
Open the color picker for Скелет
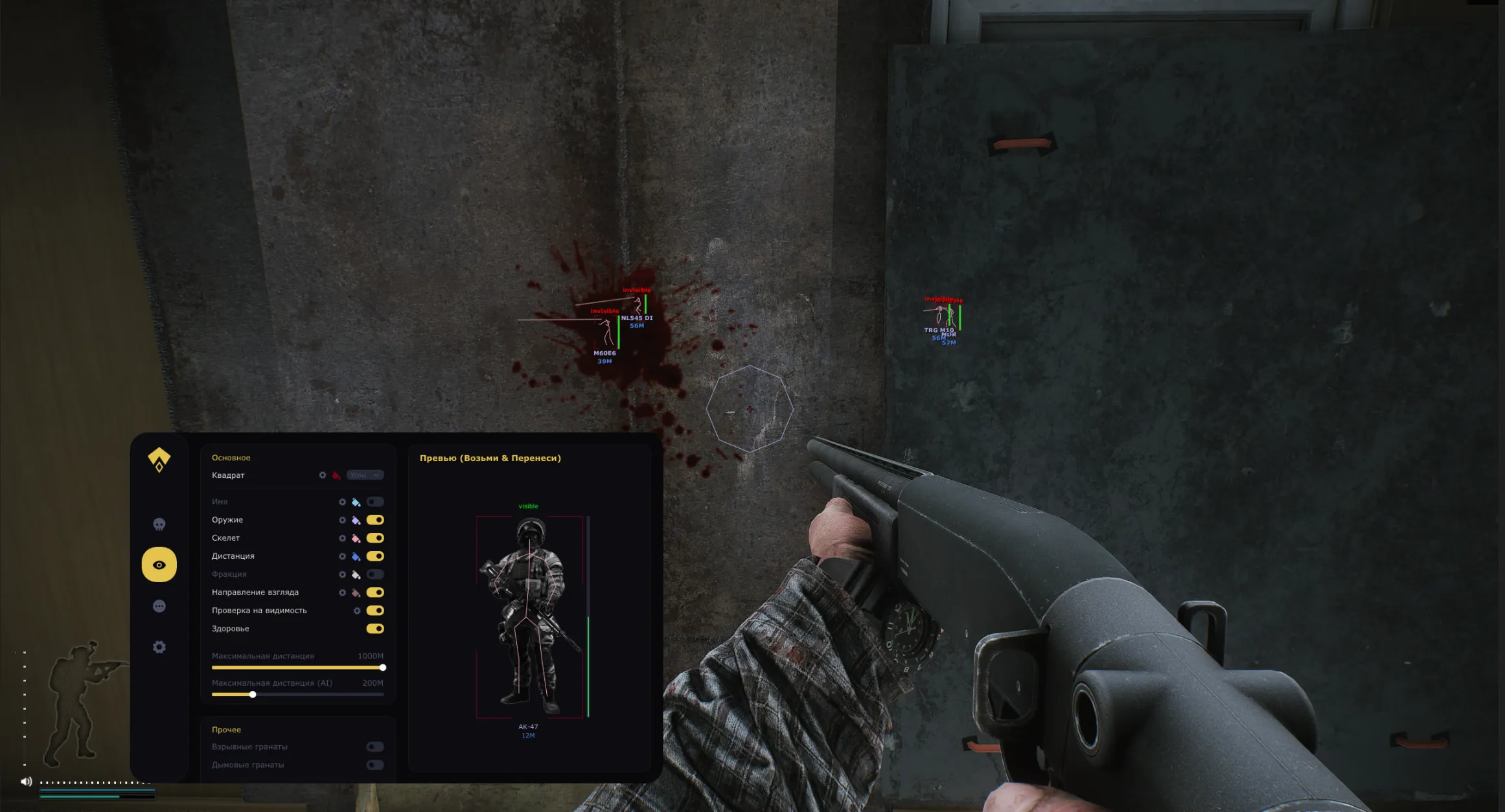tap(356, 538)
